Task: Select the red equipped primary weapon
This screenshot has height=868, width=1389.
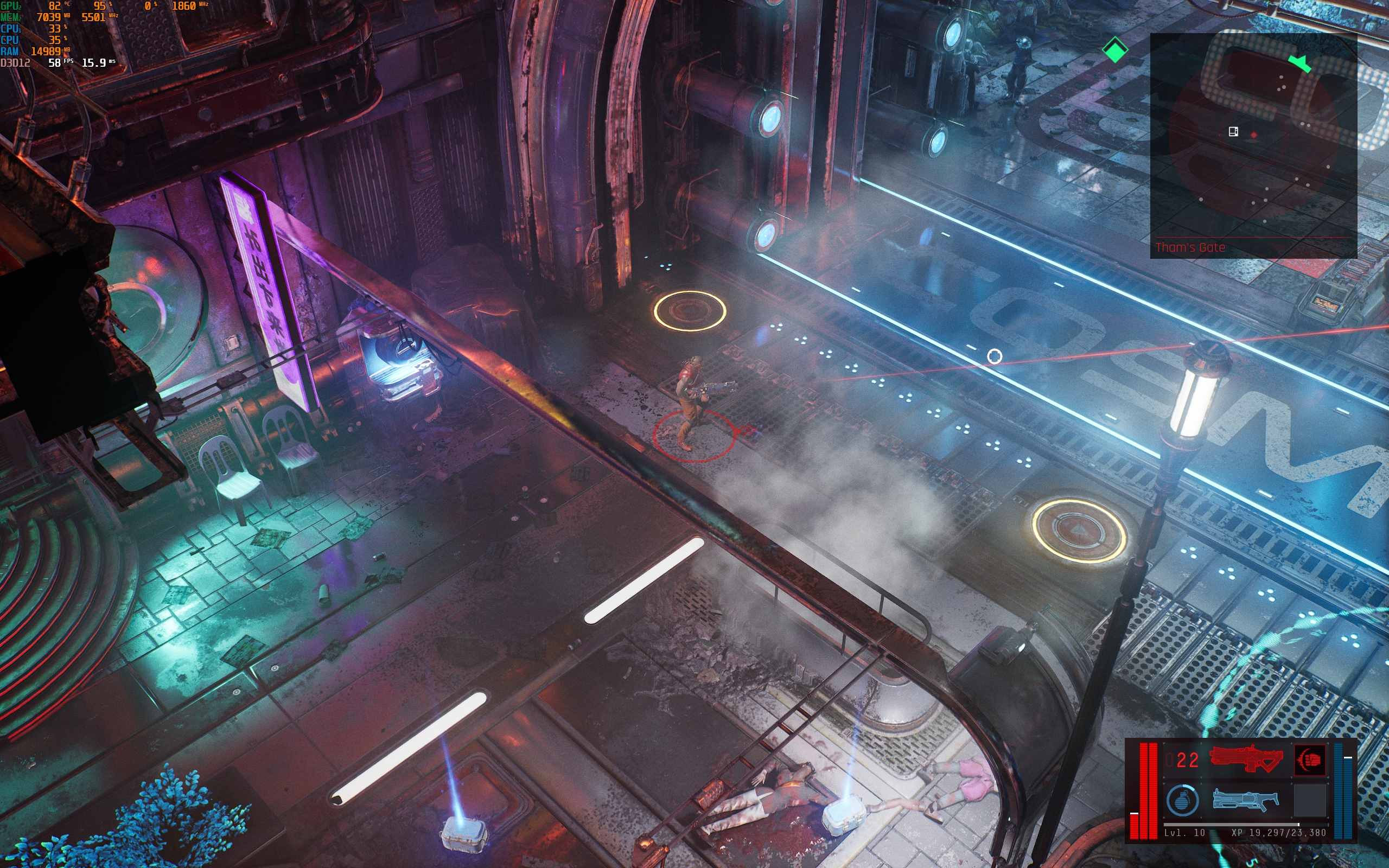Action: coord(1246,759)
